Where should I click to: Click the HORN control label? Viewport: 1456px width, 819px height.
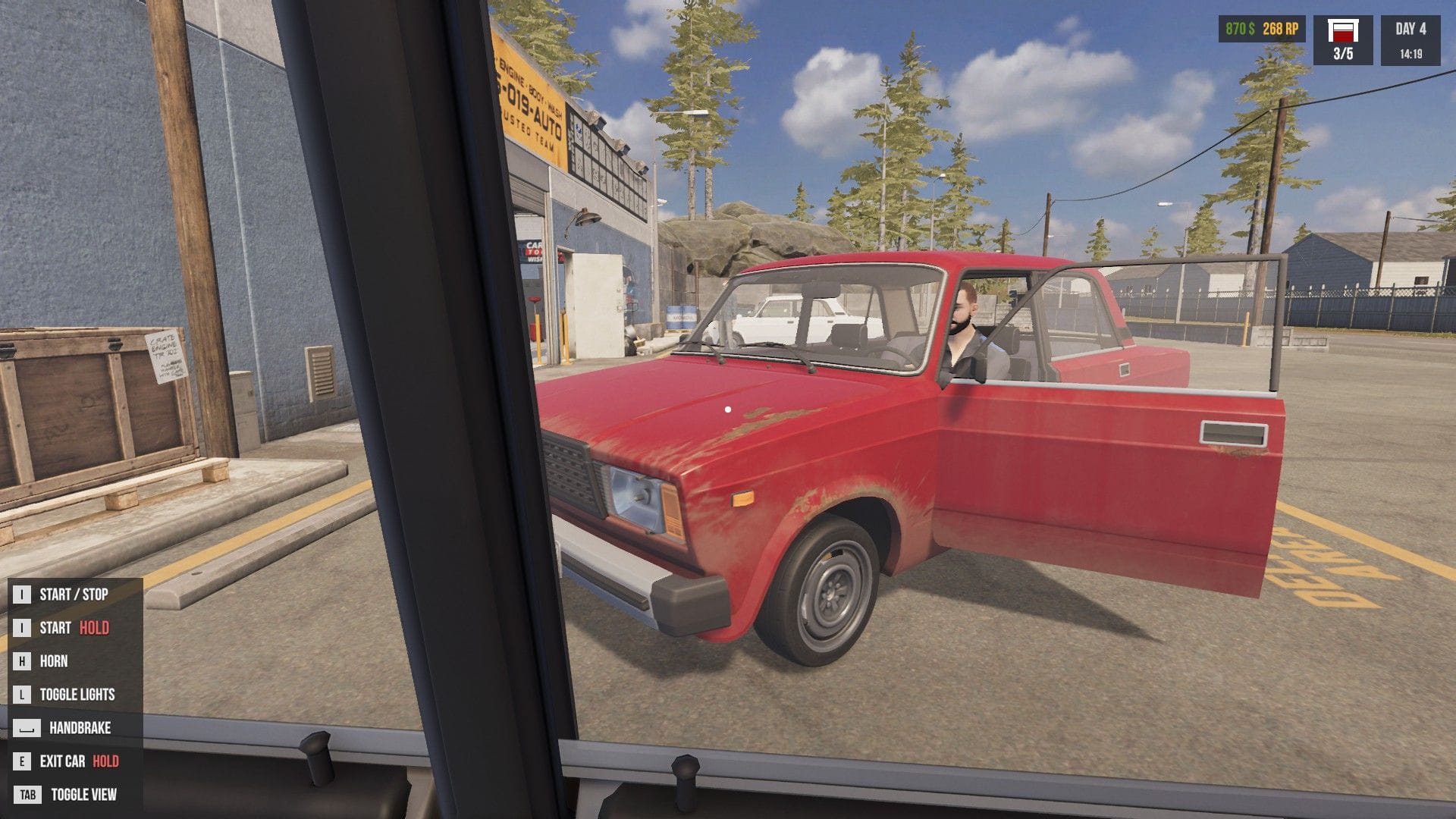55,661
